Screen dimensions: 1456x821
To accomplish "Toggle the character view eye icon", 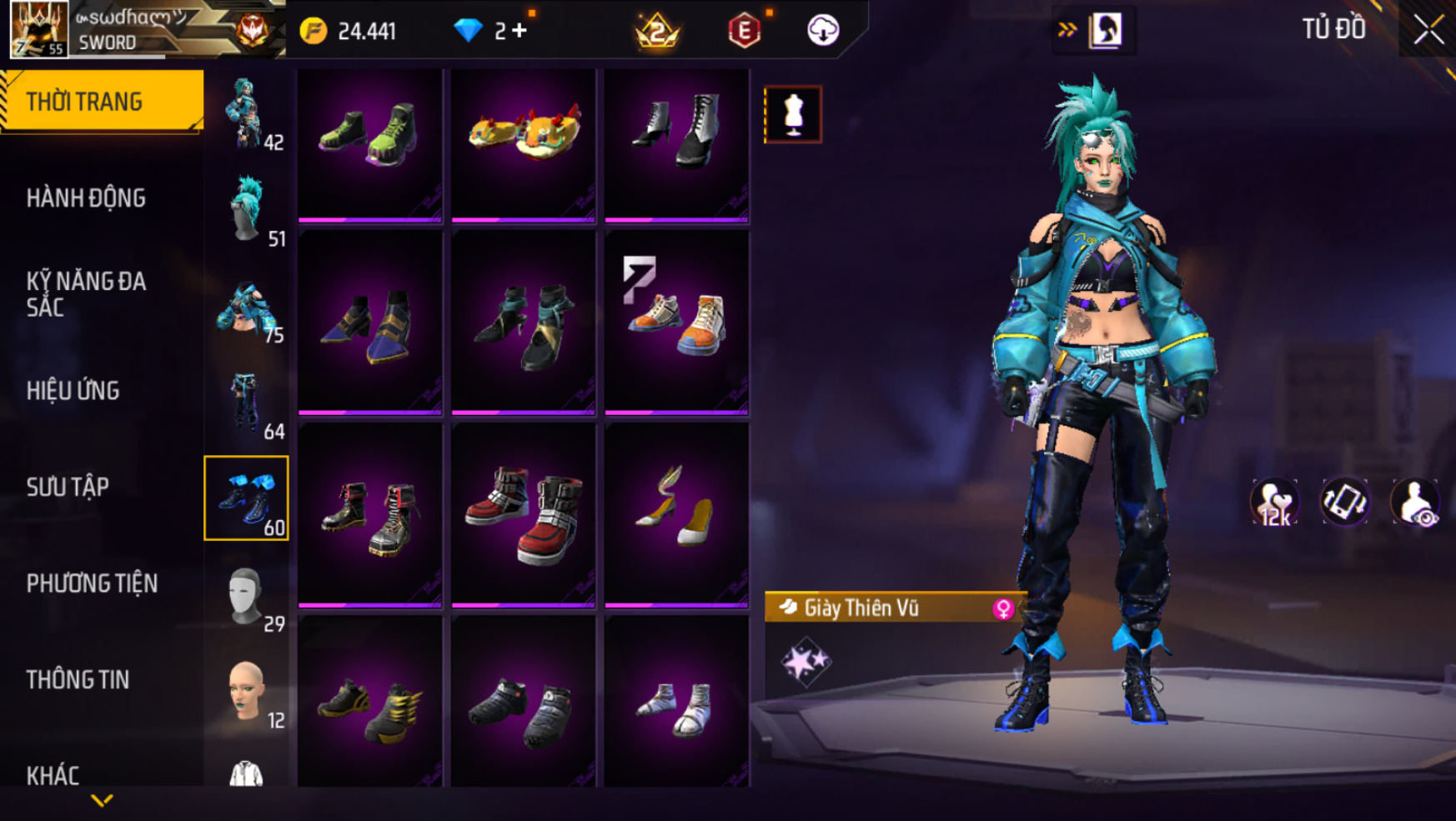I will [x=1414, y=503].
